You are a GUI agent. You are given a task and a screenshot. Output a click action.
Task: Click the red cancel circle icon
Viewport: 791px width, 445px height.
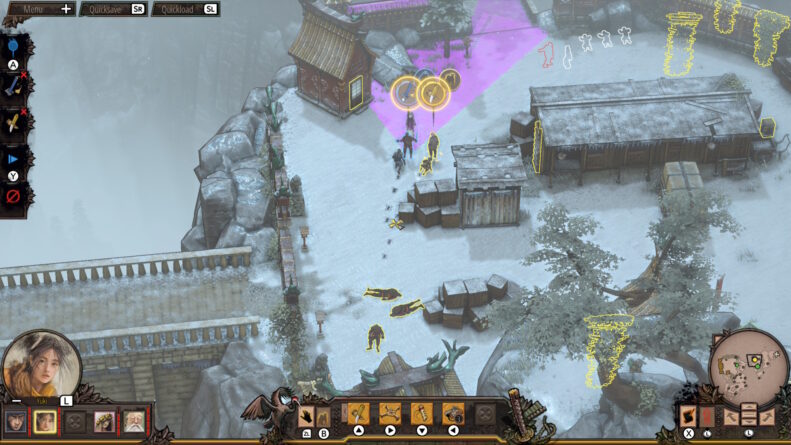tap(12, 196)
